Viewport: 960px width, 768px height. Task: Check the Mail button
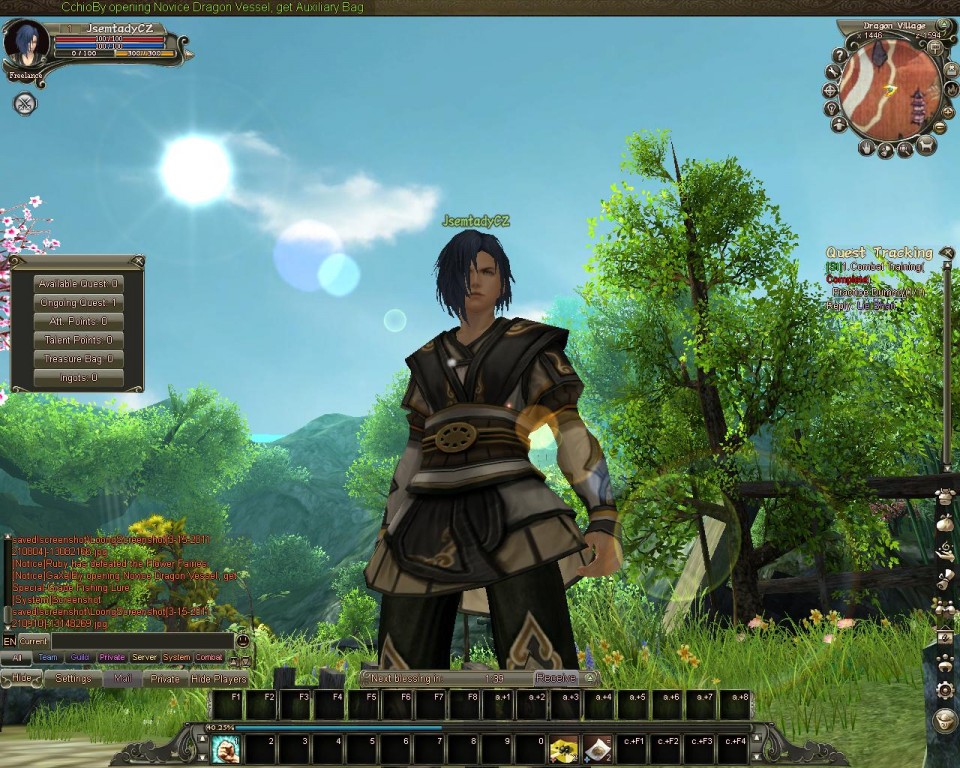(122, 678)
